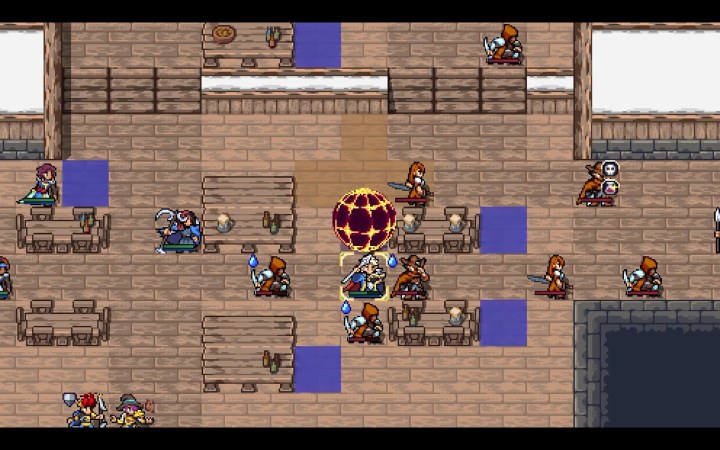The image size is (720, 450).
Task: Select the white-haired unit inside the yellow cursor
Action: click(x=364, y=276)
